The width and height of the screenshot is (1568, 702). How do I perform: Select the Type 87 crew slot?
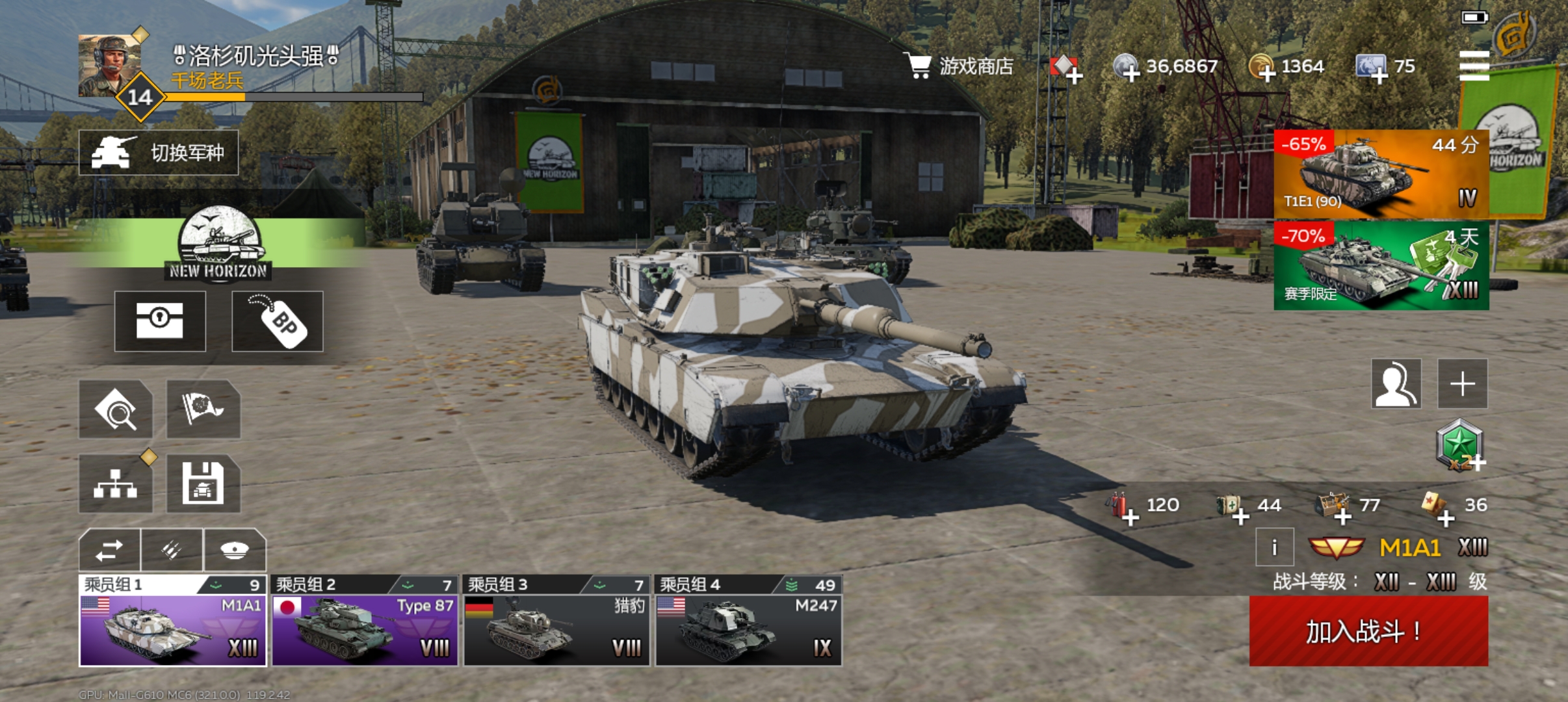(x=365, y=621)
